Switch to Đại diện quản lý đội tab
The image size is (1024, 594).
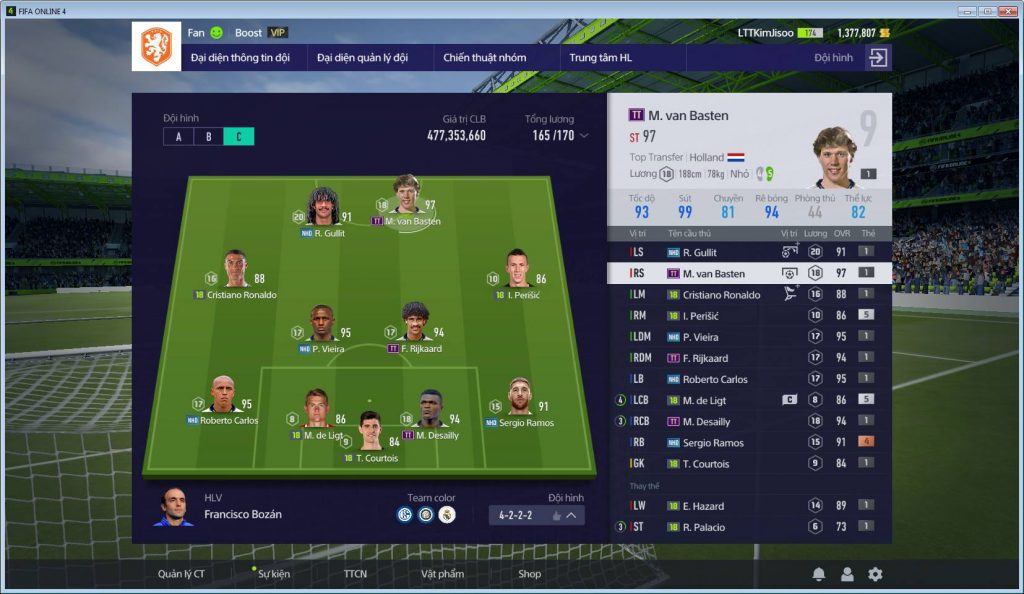(362, 58)
